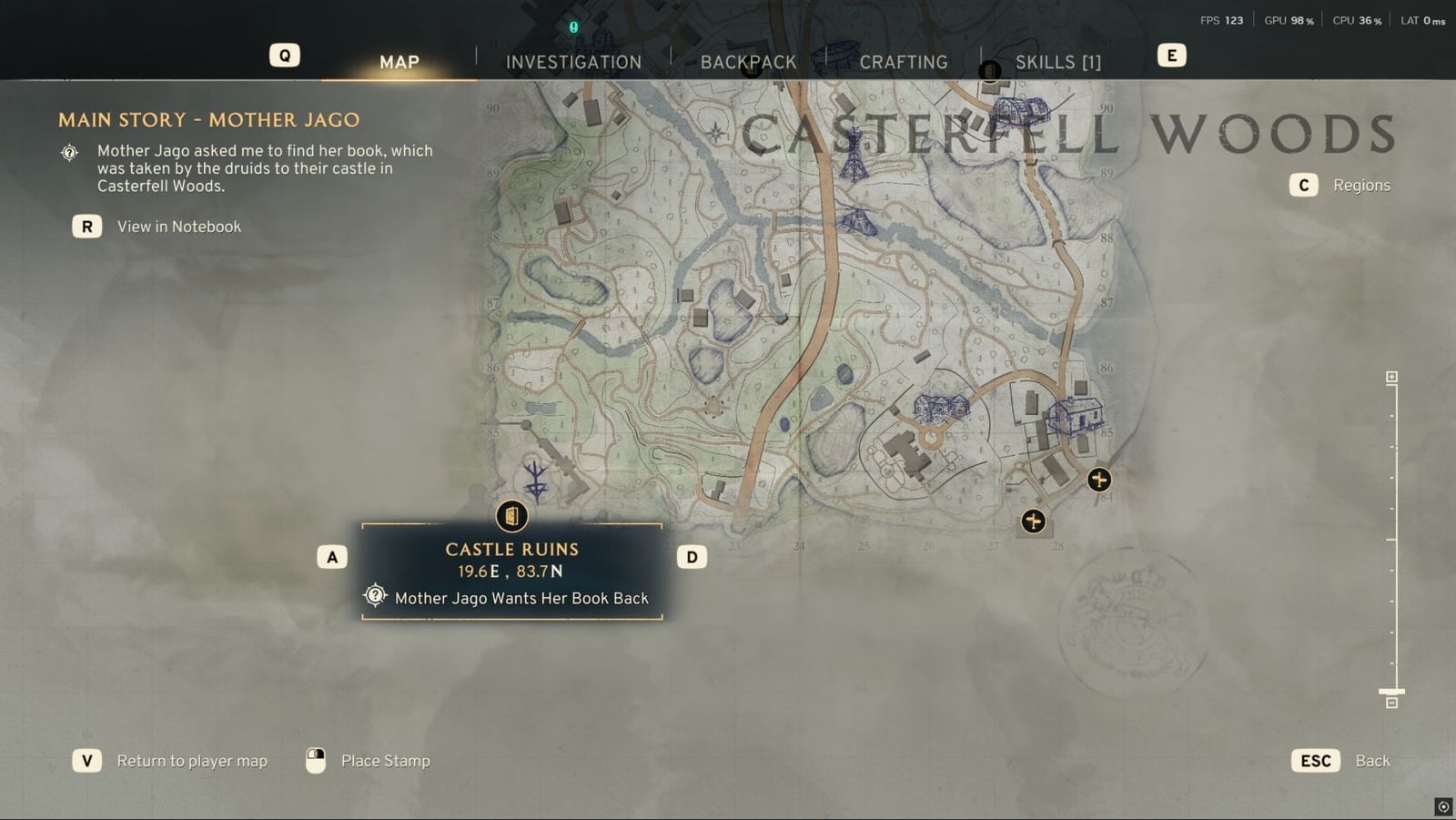Click the Castle Ruins book marker icon
The height and width of the screenshot is (820, 1456).
point(512,516)
